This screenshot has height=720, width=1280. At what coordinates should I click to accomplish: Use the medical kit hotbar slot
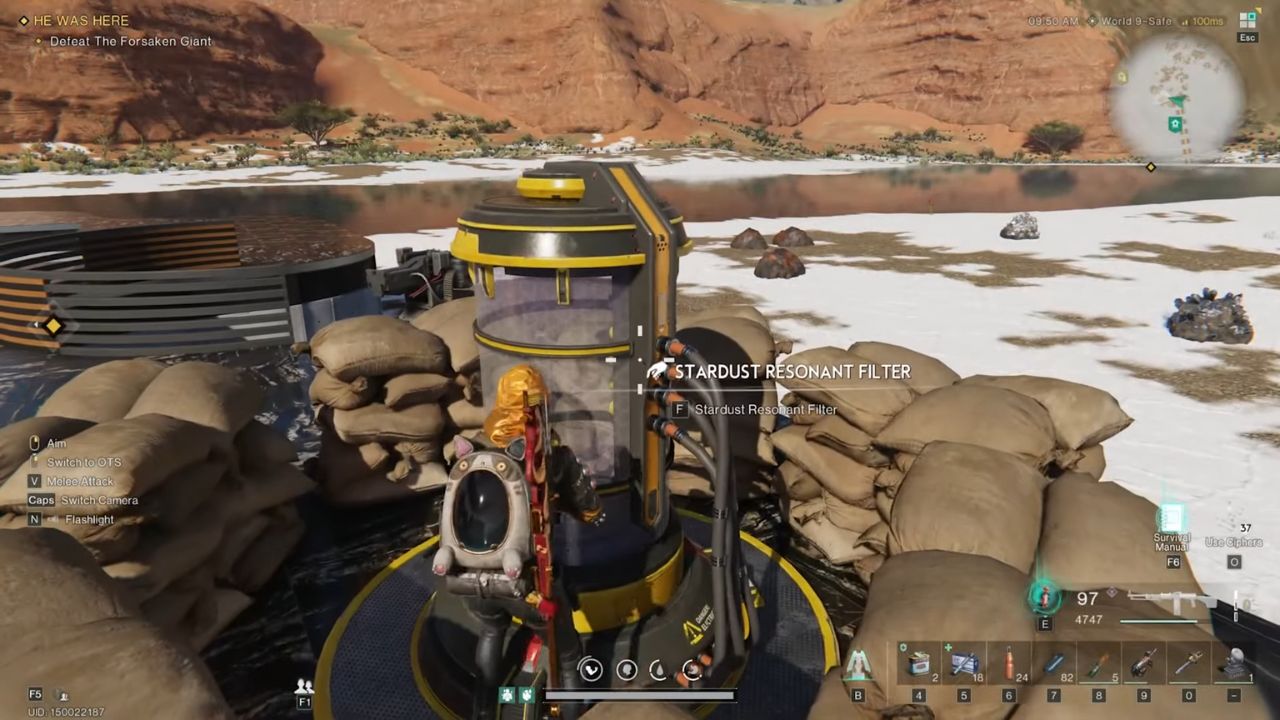964,663
